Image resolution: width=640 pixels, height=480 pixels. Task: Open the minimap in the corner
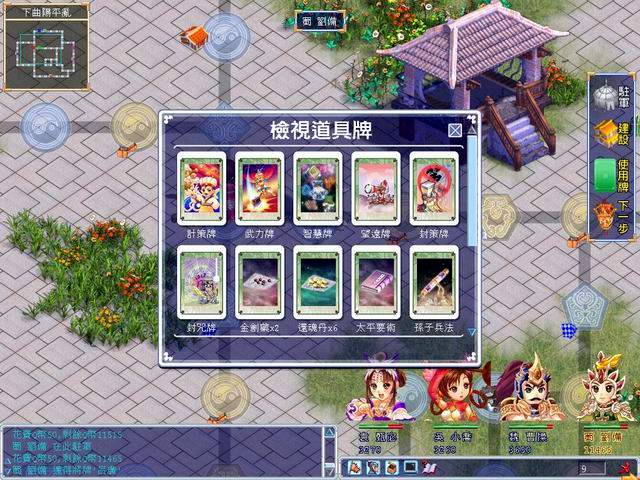tap(46, 46)
